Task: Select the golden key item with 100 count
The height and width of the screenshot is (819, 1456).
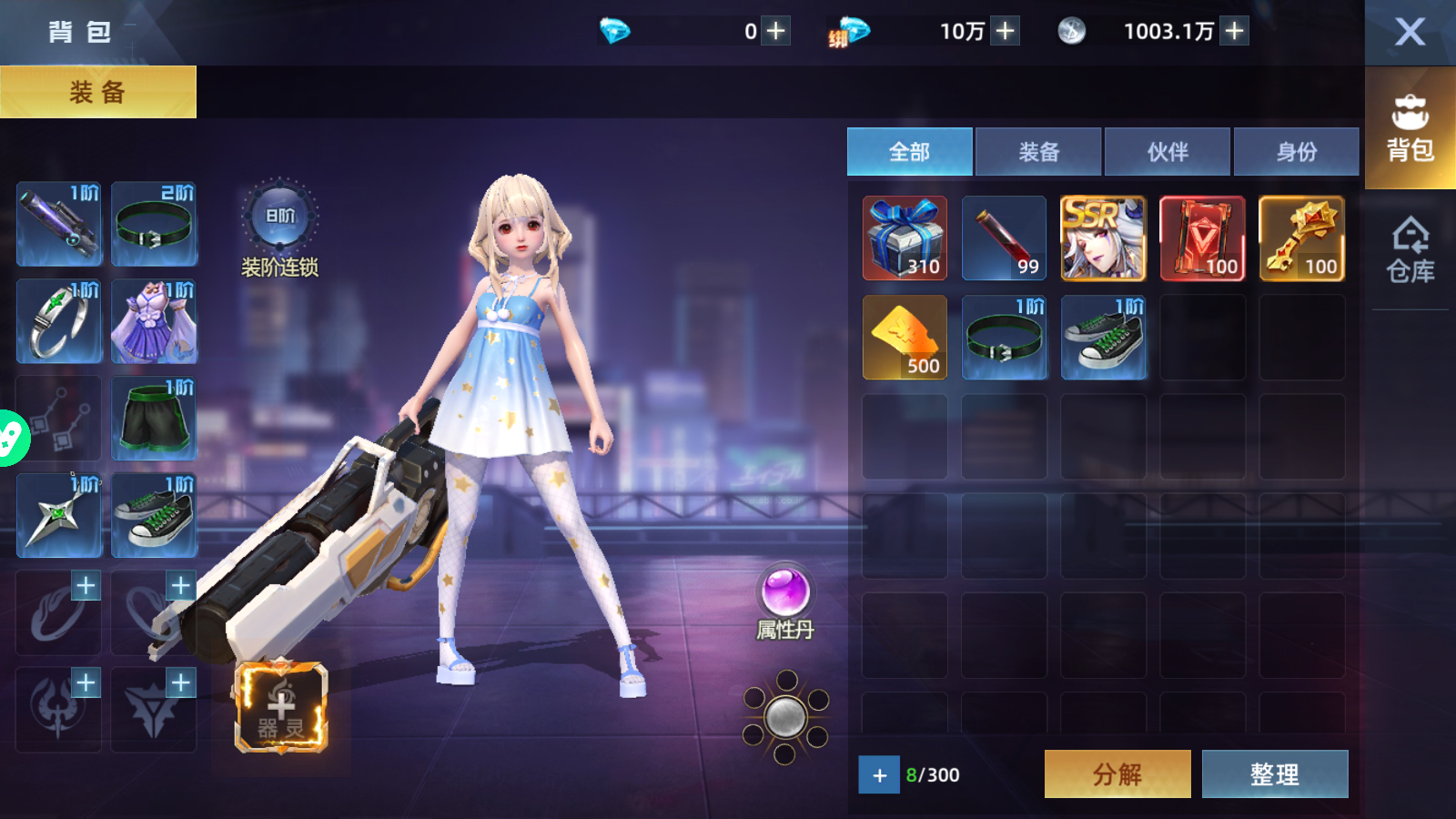Action: click(x=1301, y=238)
